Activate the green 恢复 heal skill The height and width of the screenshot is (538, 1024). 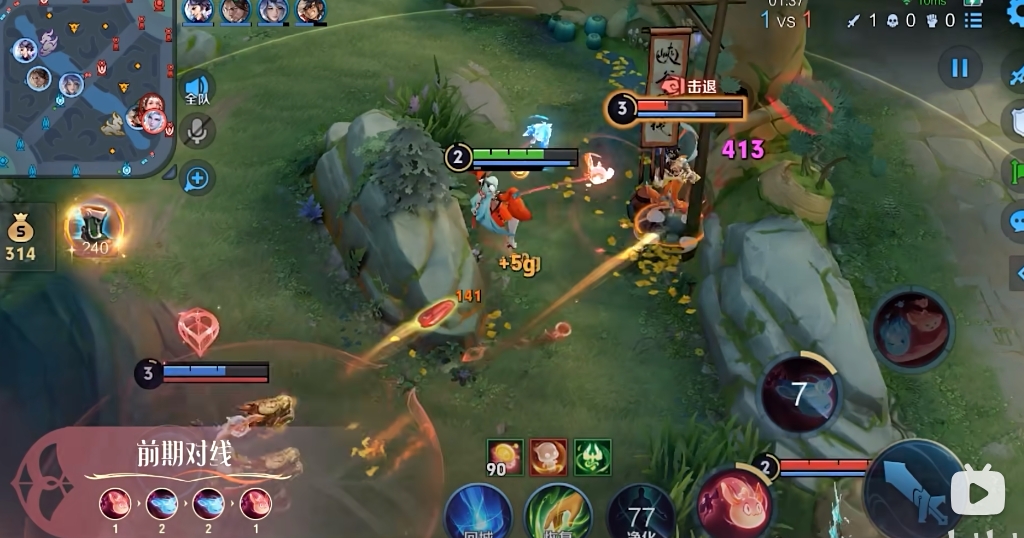tap(558, 514)
